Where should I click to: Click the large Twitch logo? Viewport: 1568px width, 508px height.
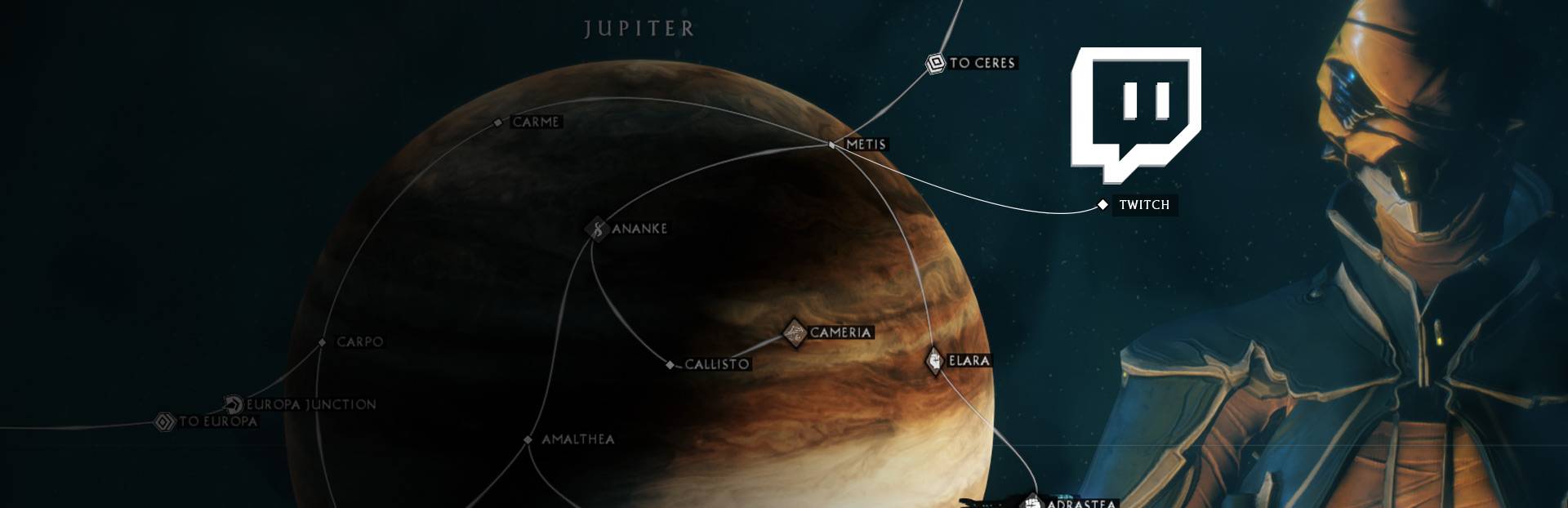(x=1135, y=113)
